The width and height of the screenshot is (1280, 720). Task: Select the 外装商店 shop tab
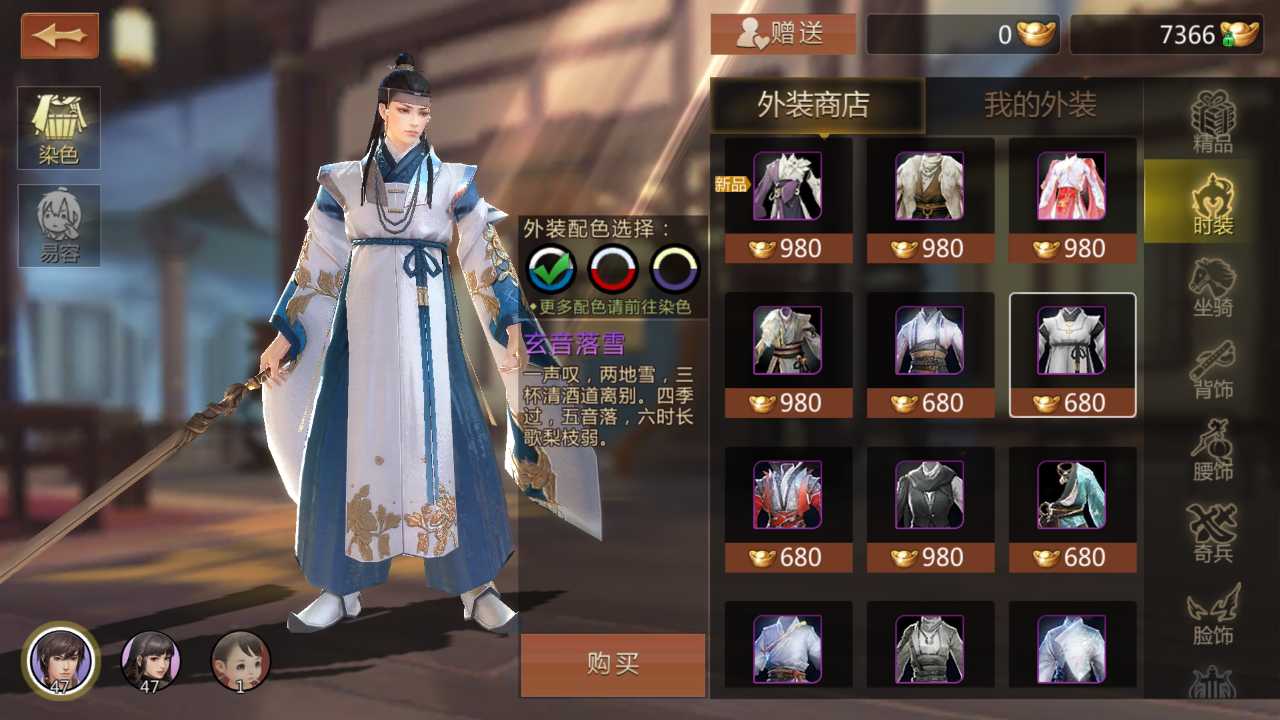pyautogui.click(x=813, y=105)
